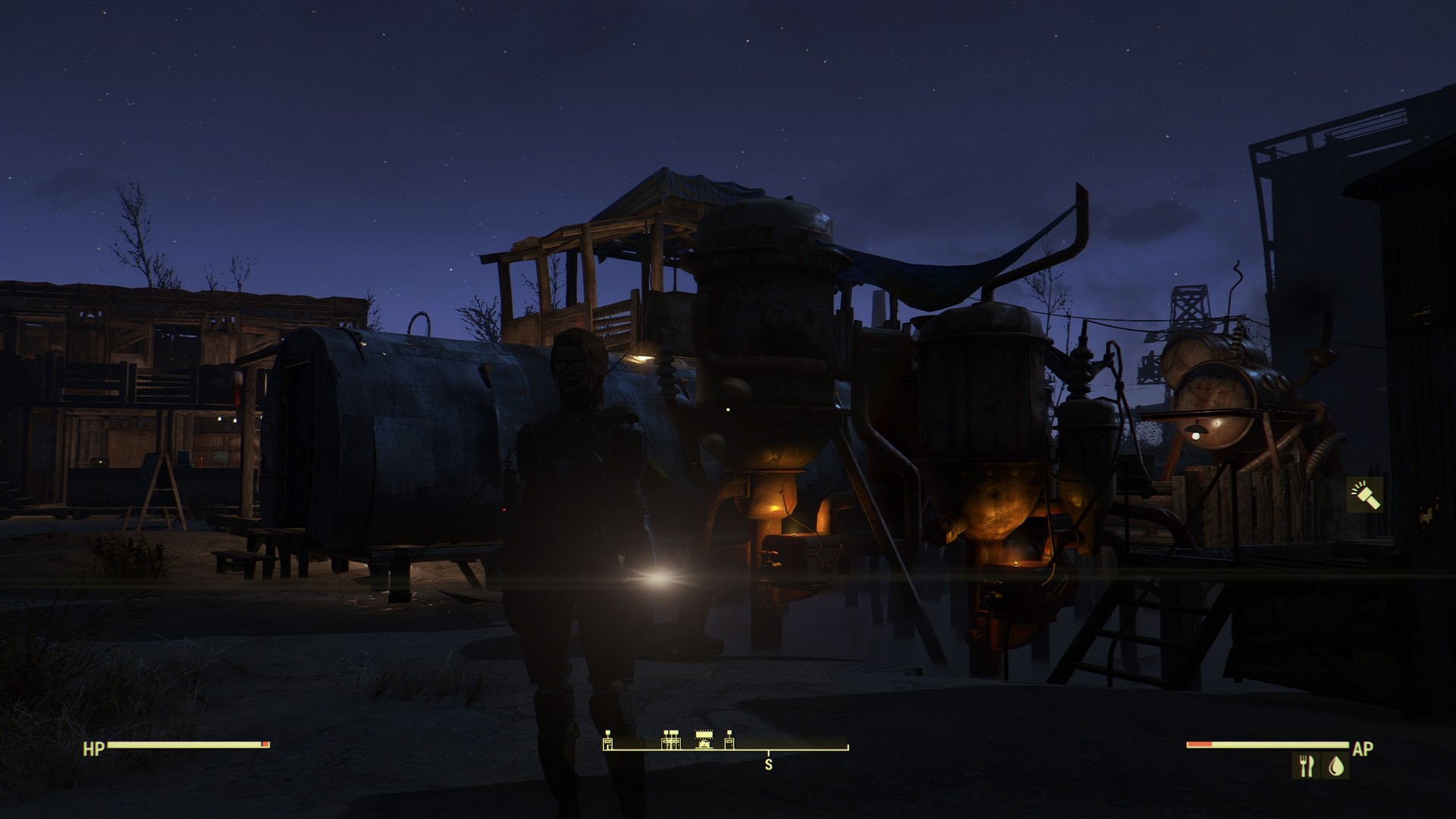Click the flashlight status icon

(x=1364, y=495)
